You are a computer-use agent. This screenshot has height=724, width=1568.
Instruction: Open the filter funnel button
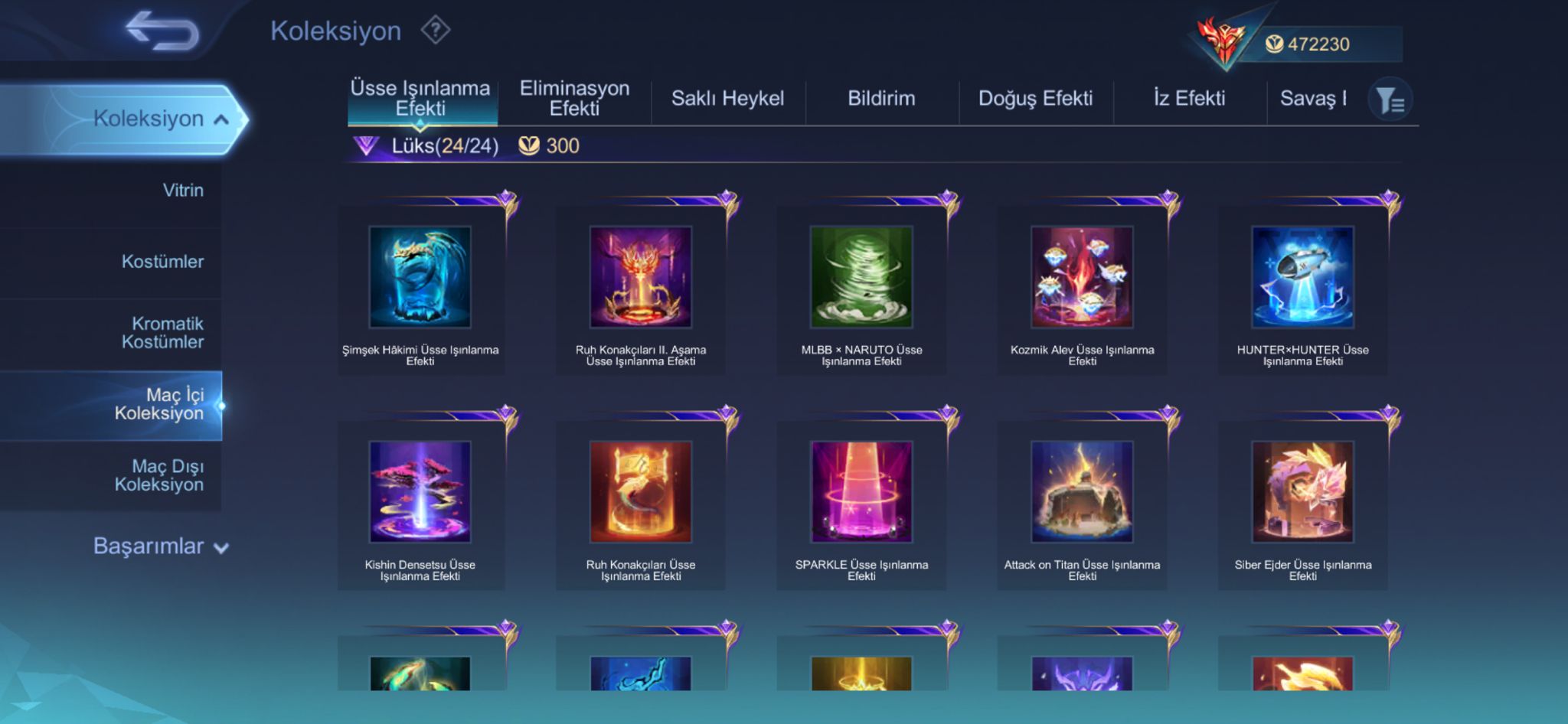pyautogui.click(x=1390, y=100)
